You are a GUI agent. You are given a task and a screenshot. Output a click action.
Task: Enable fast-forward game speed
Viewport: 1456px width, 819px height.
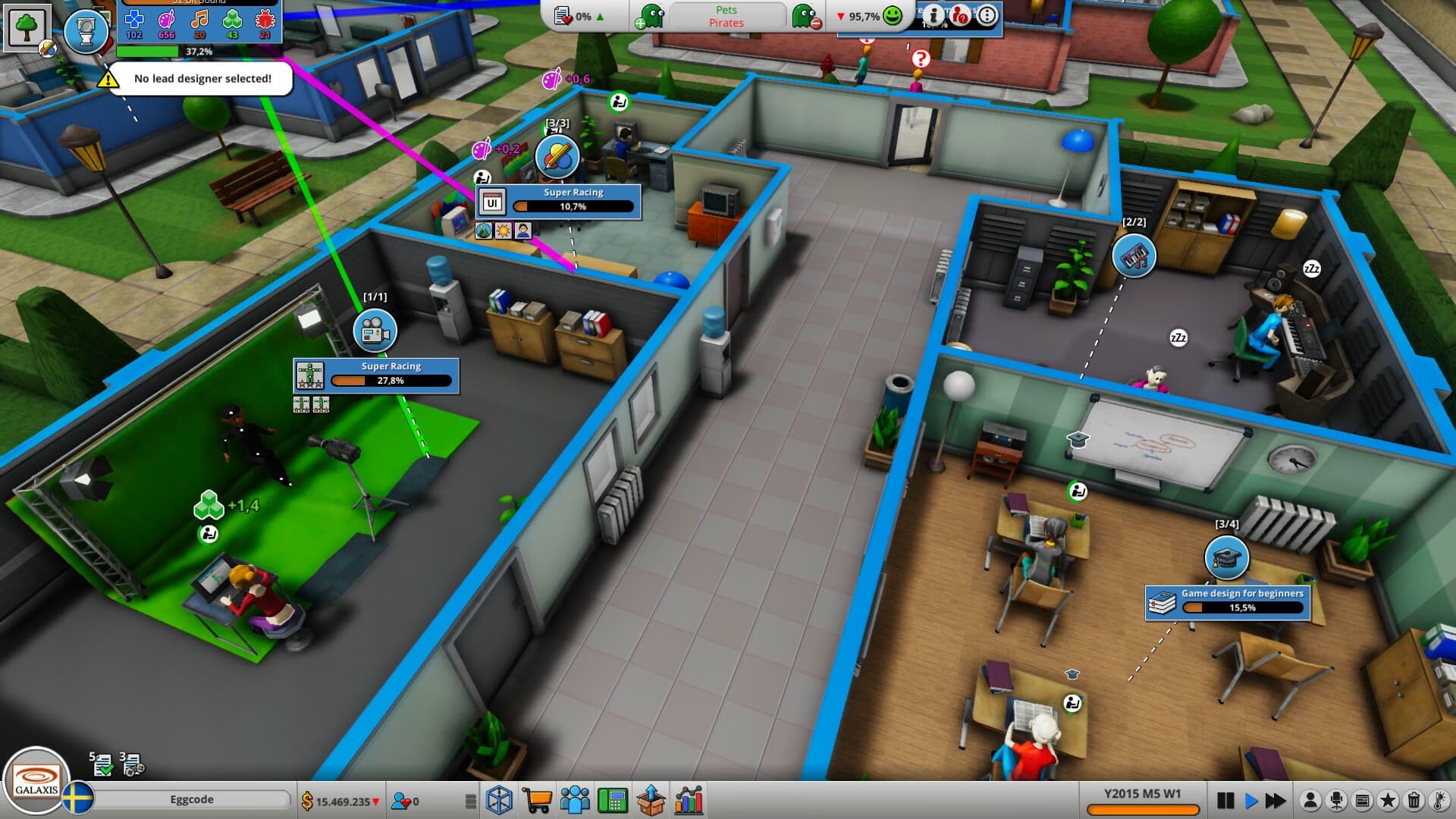click(x=1276, y=800)
